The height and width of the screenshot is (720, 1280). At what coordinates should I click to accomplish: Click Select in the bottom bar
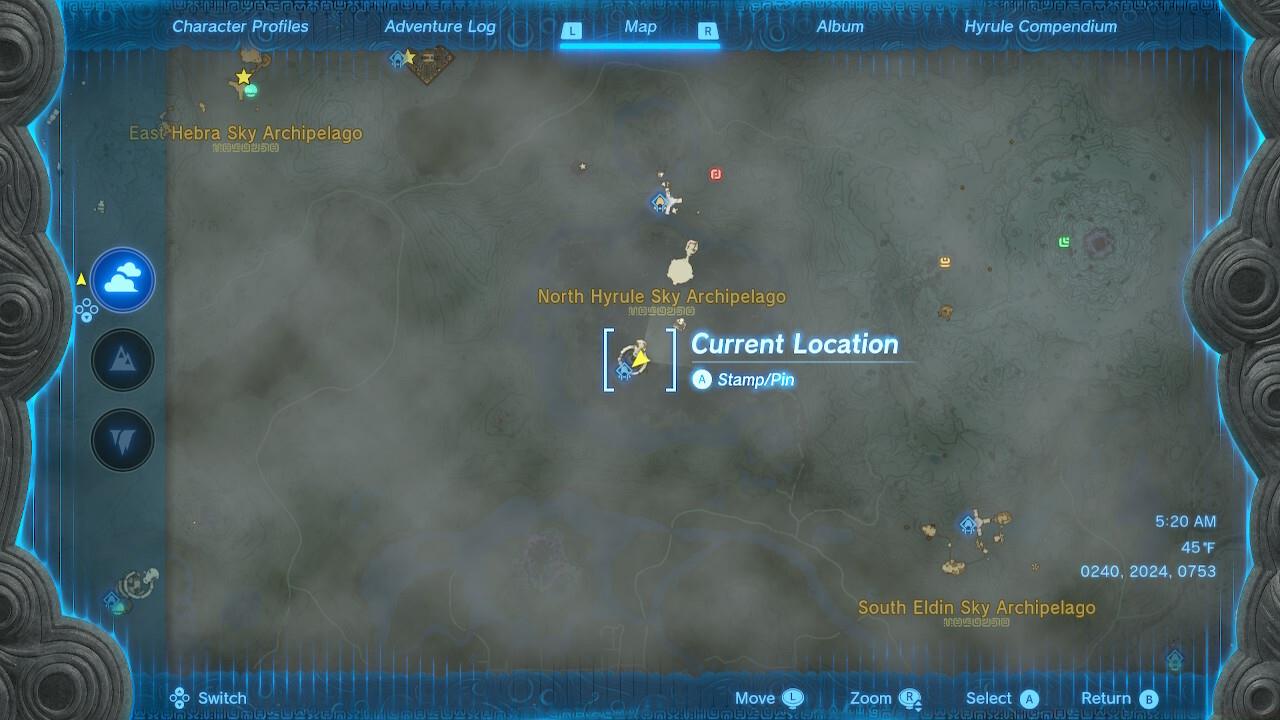tap(1000, 697)
